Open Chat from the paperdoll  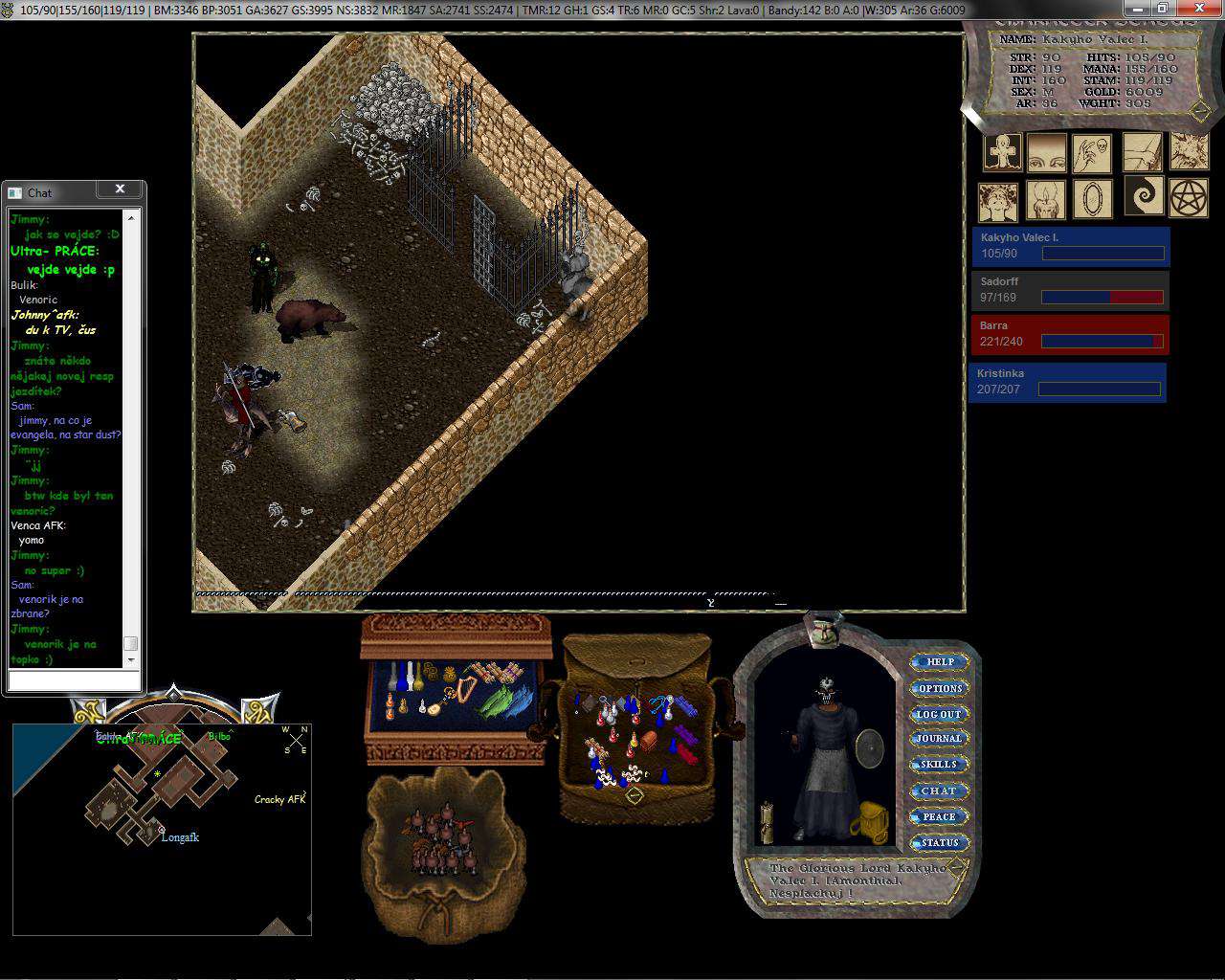tap(939, 791)
